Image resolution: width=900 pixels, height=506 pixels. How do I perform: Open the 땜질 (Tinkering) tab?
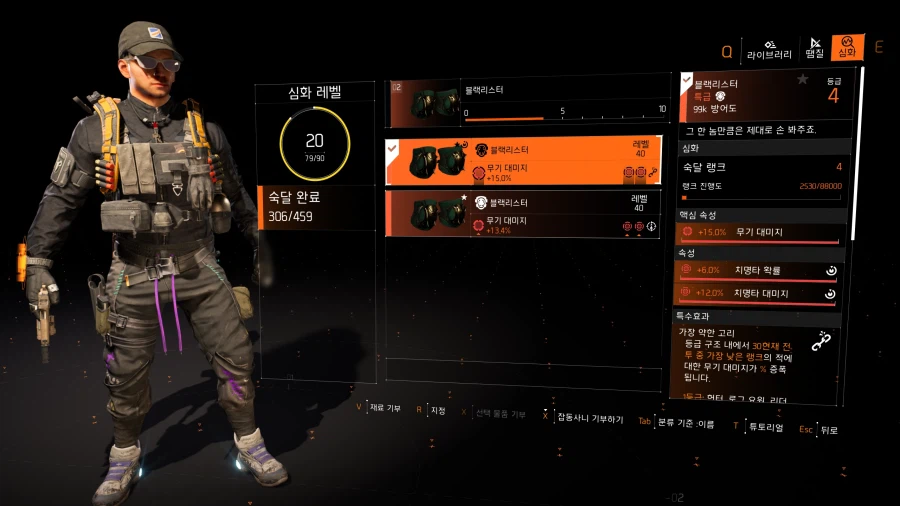pos(814,48)
